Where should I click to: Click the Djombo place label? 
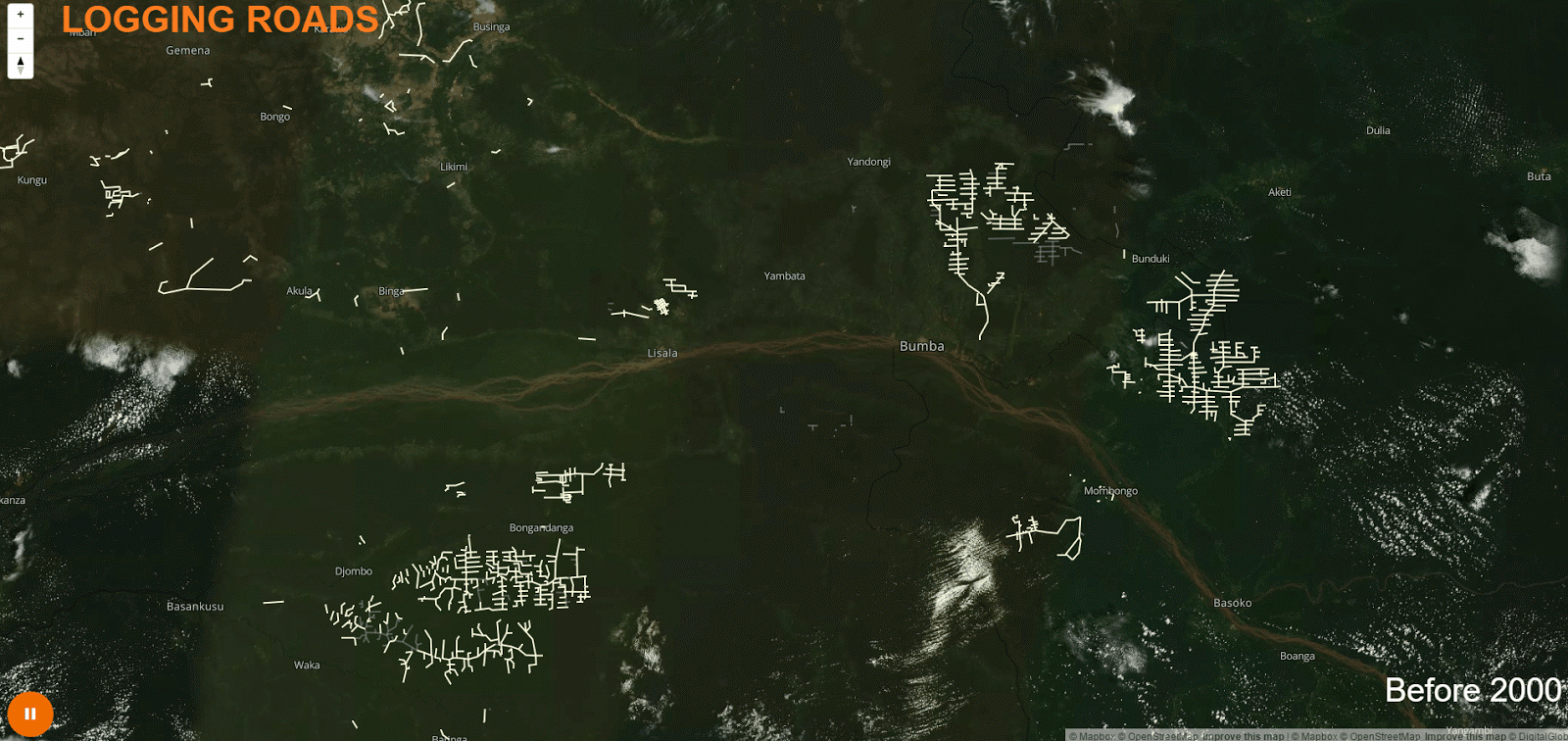point(353,569)
